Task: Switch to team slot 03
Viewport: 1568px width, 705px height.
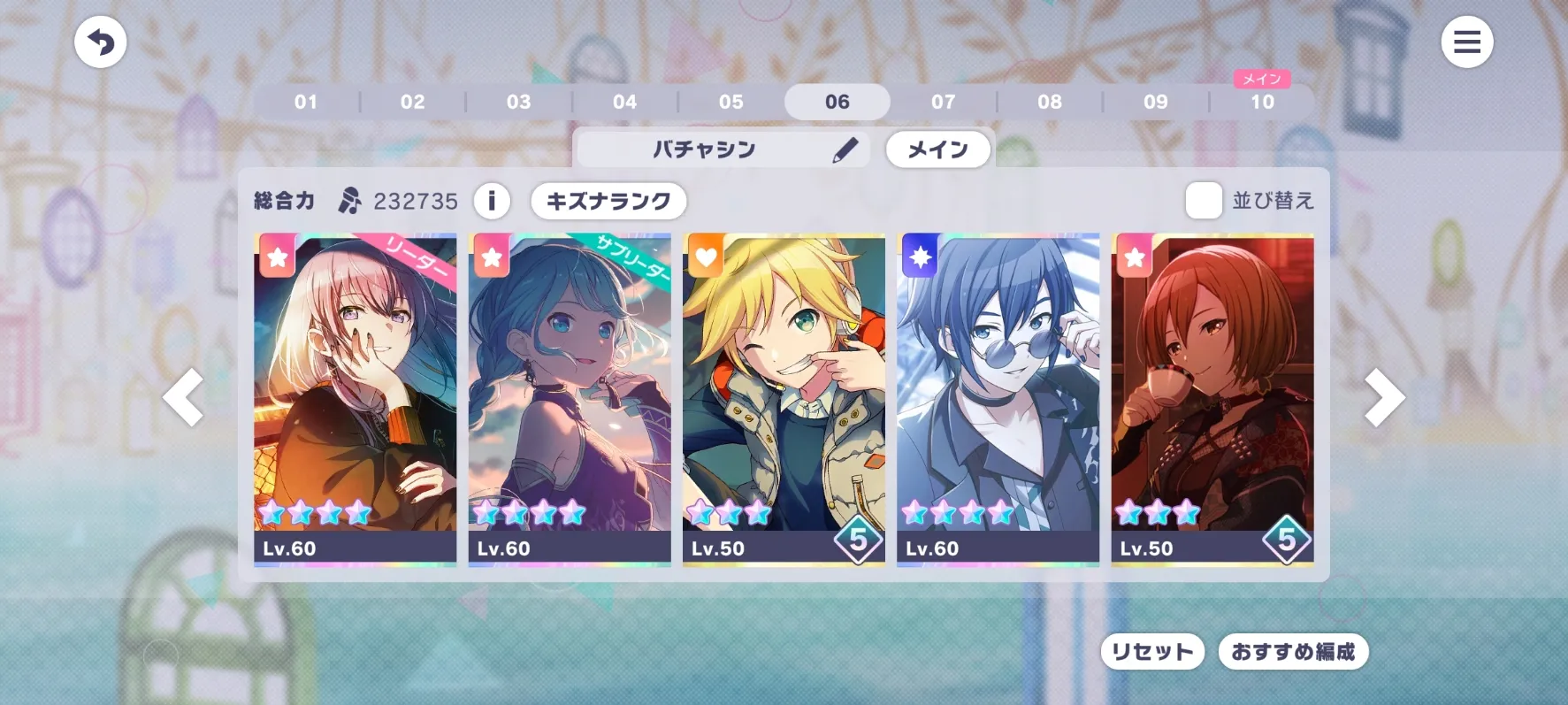Action: pyautogui.click(x=519, y=102)
